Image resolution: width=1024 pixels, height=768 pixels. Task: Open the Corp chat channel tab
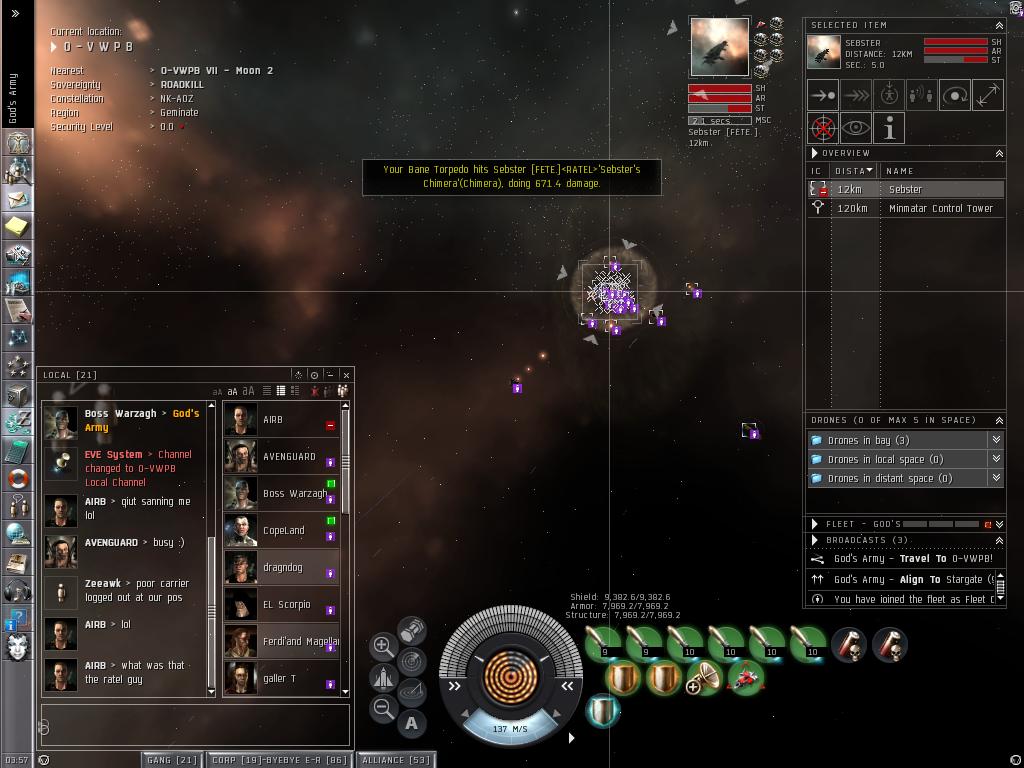click(279, 760)
